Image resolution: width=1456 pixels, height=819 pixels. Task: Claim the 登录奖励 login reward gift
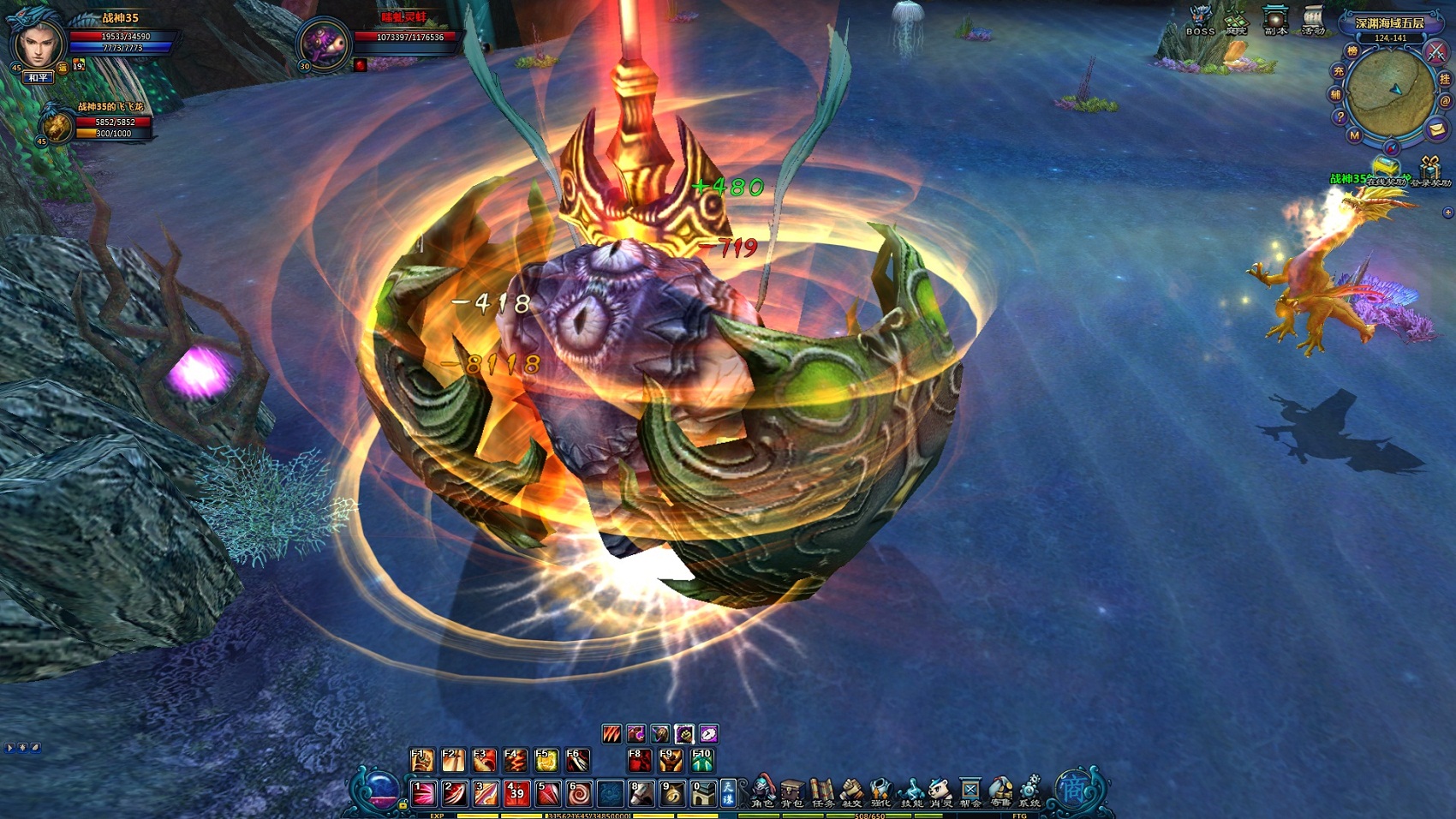pyautogui.click(x=1430, y=170)
